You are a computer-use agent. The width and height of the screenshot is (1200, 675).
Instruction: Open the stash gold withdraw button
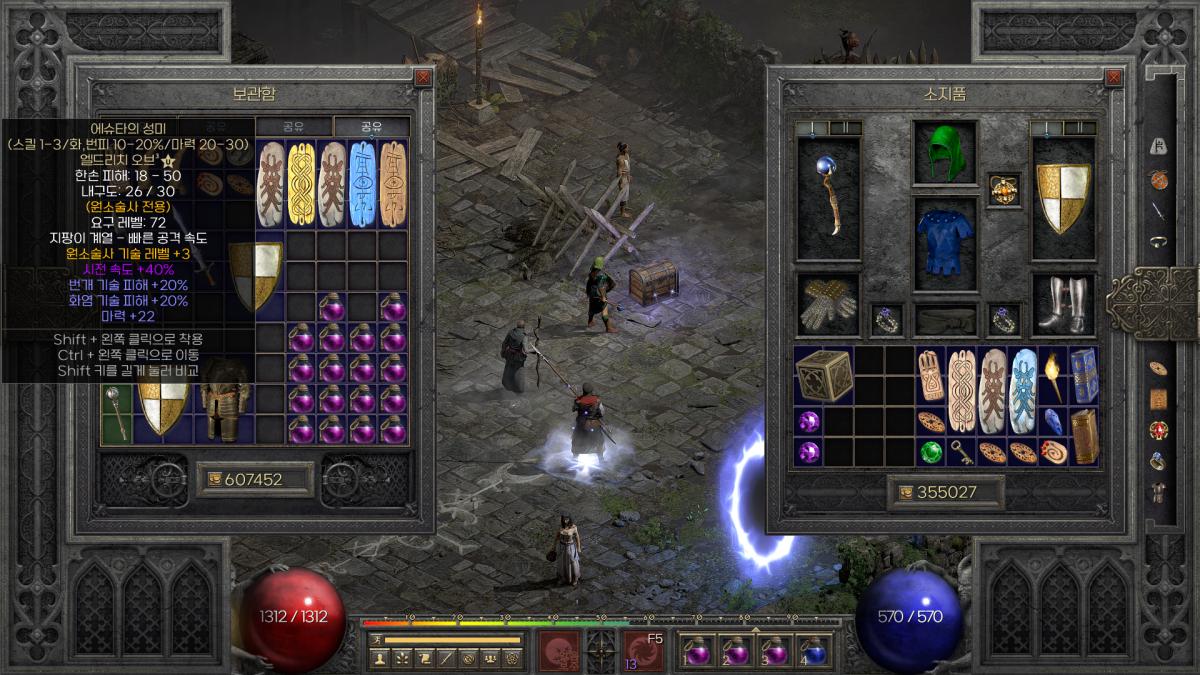(215, 479)
